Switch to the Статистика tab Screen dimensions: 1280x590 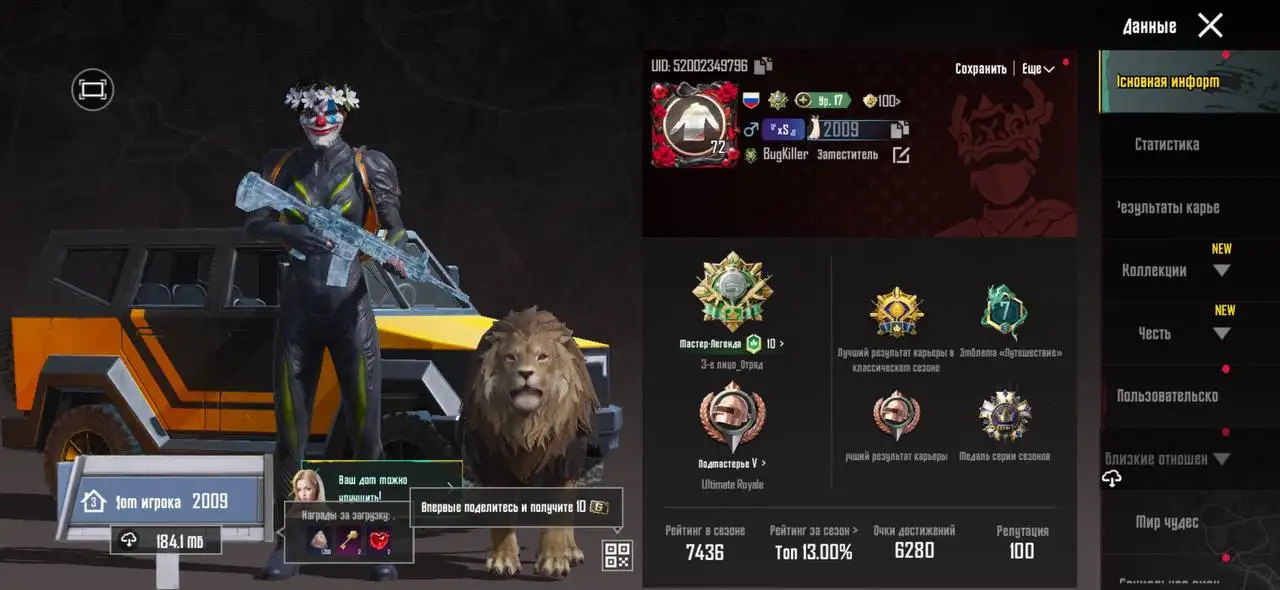coord(1166,145)
